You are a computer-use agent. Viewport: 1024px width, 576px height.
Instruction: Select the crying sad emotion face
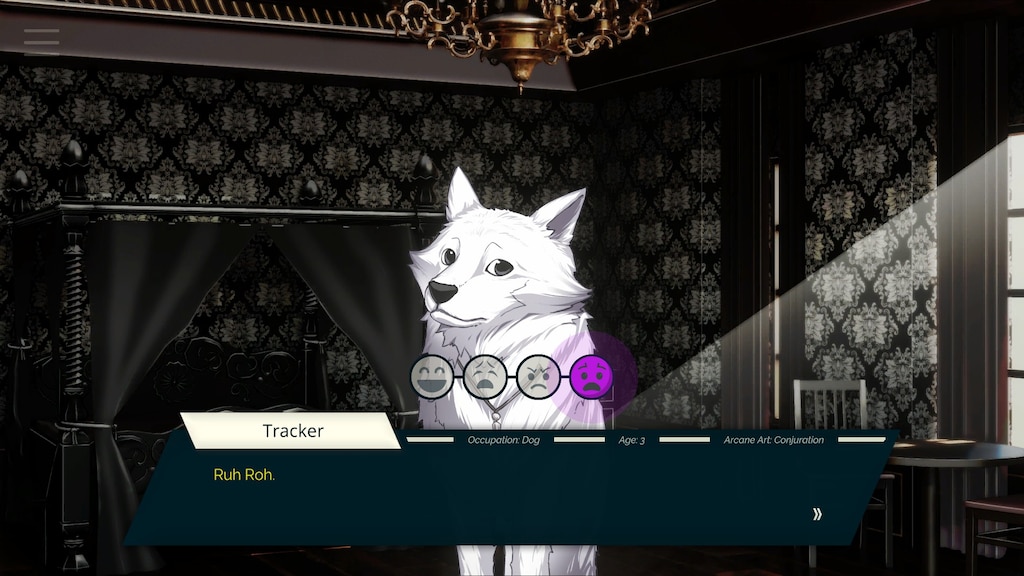click(x=484, y=377)
